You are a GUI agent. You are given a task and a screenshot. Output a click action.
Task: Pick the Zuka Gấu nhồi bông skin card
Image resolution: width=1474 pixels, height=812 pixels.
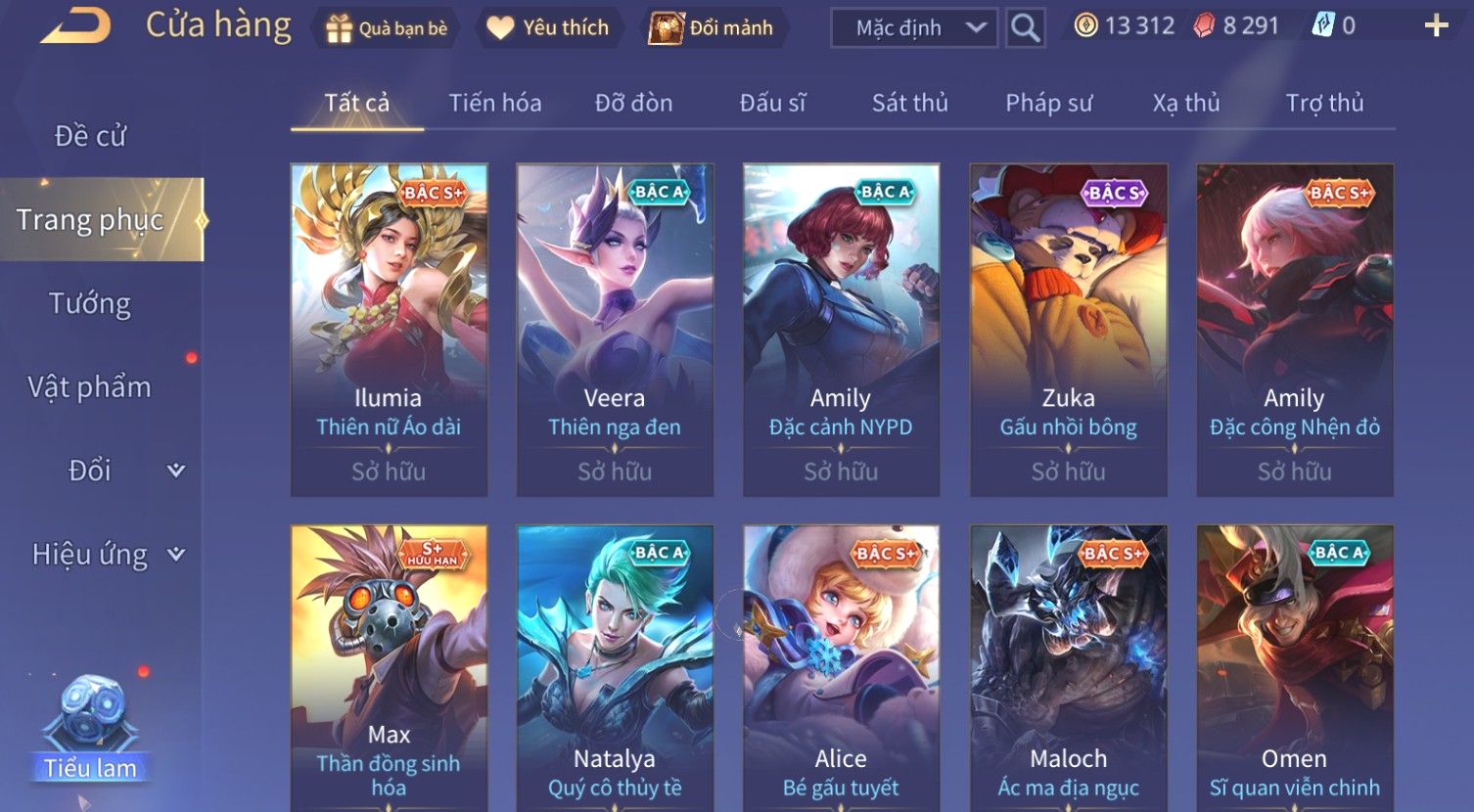tap(1068, 329)
